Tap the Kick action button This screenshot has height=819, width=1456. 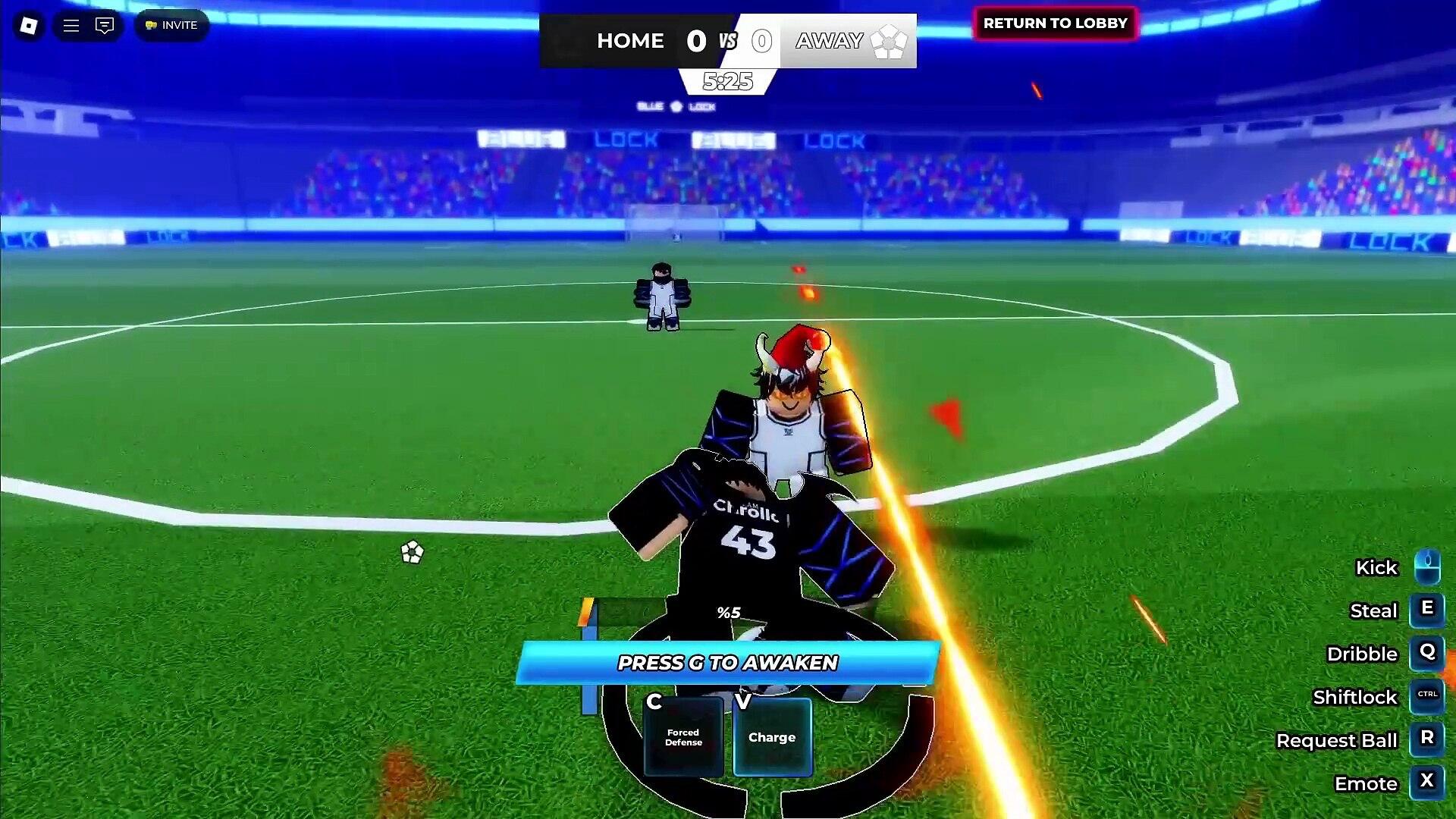[x=1427, y=567]
